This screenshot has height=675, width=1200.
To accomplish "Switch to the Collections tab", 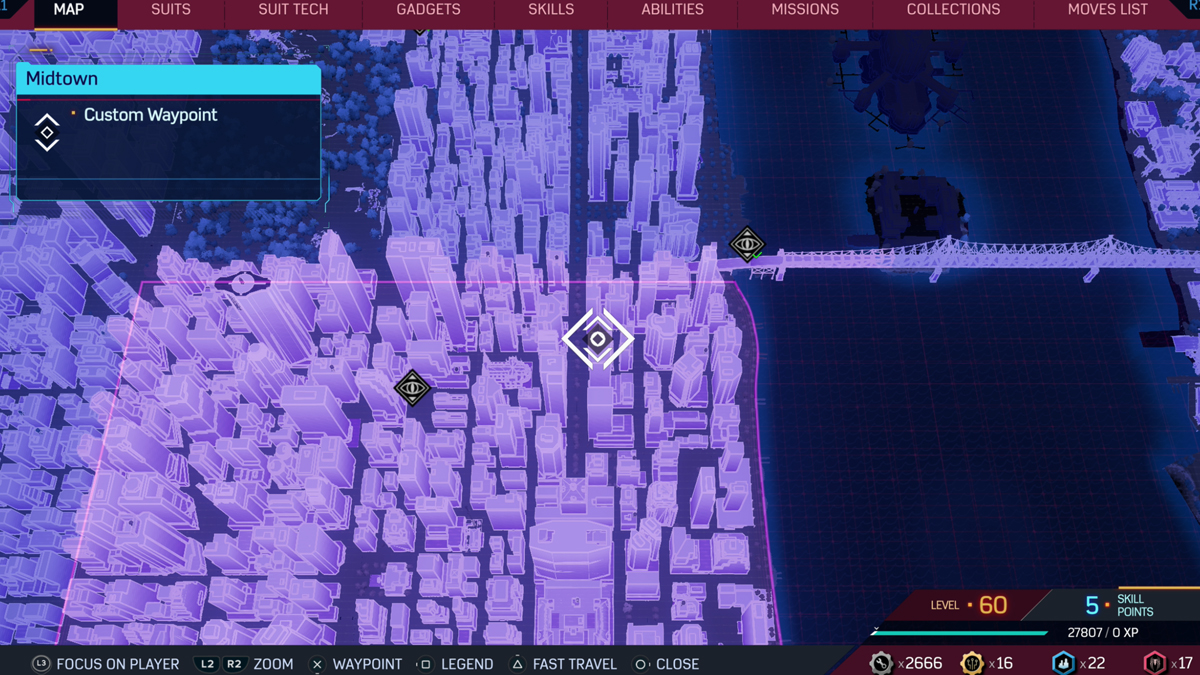I will (x=953, y=10).
